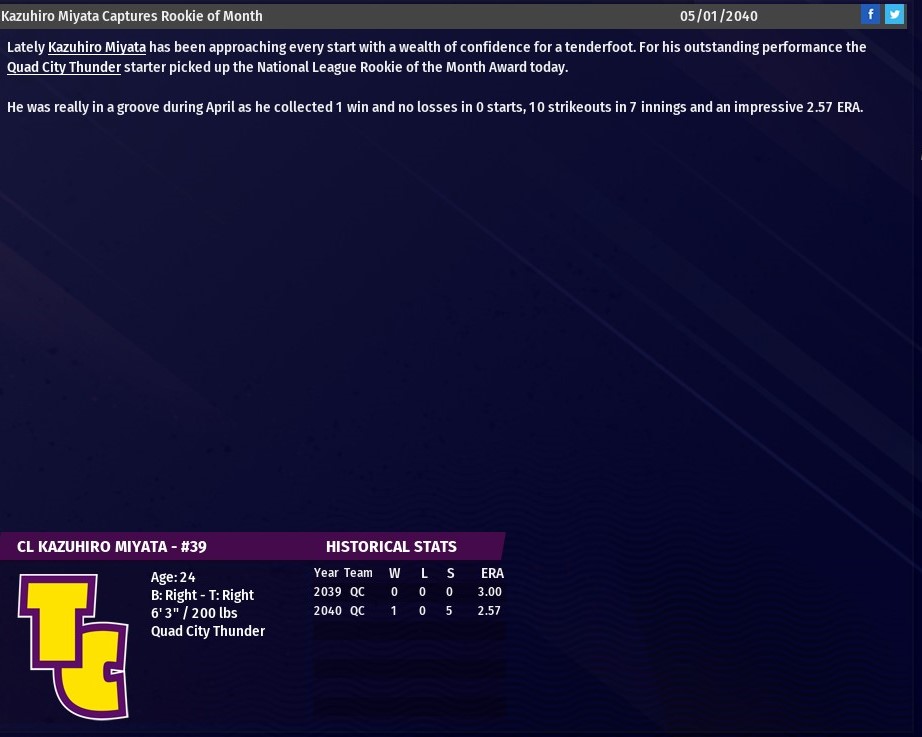Open the CL Kazuhiro Miyata #39 header
The image size is (922, 737).
point(112,547)
